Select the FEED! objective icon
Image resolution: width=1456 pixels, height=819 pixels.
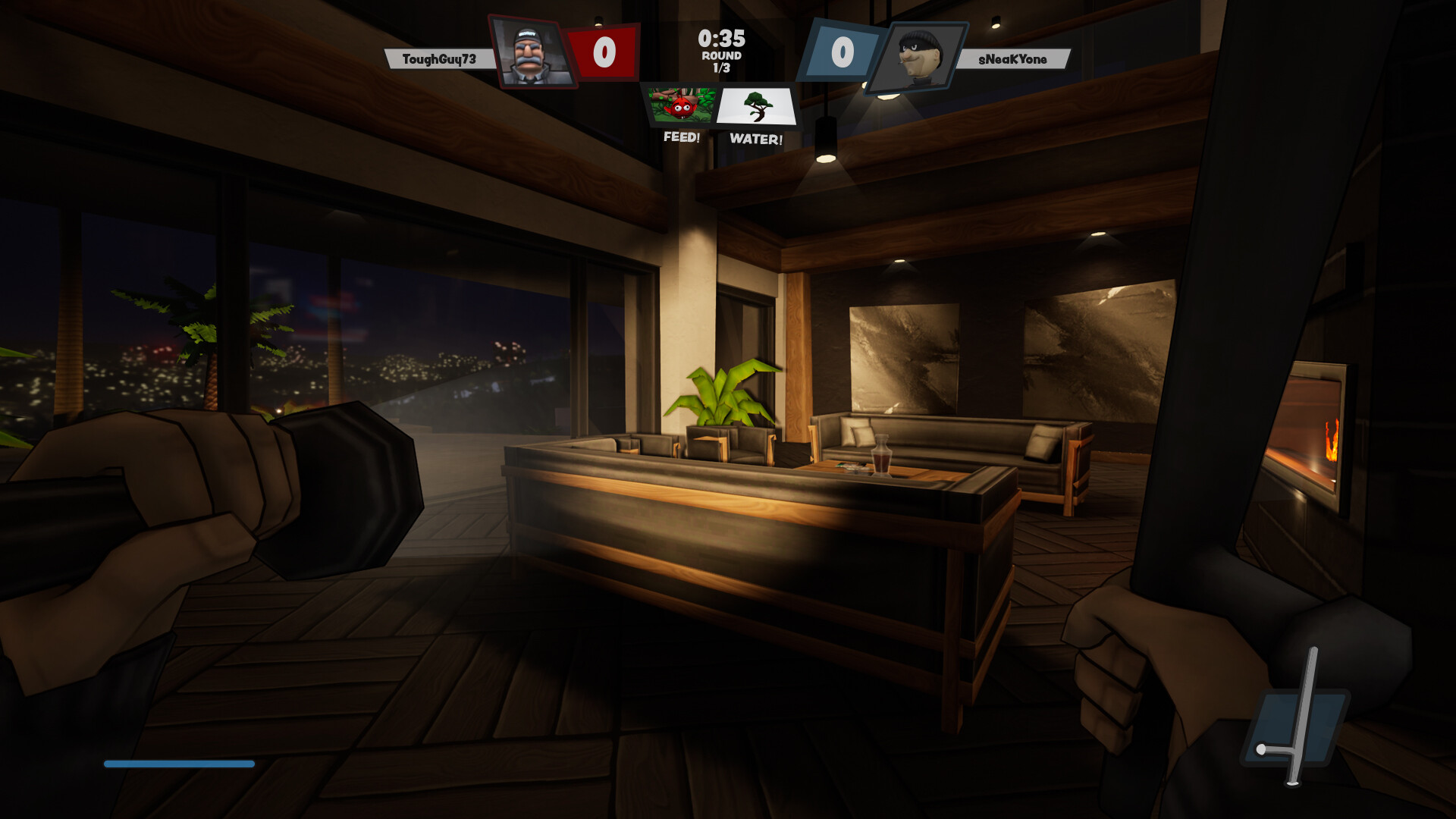[682, 106]
